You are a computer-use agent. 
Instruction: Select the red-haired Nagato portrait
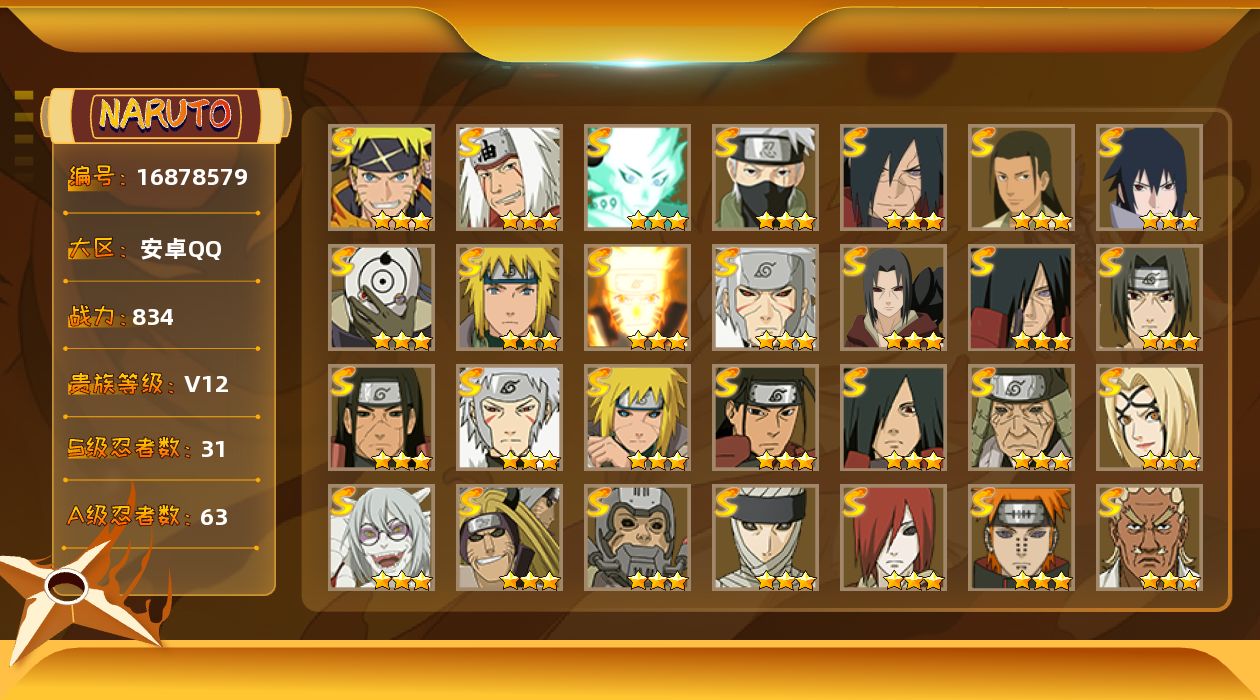894,538
